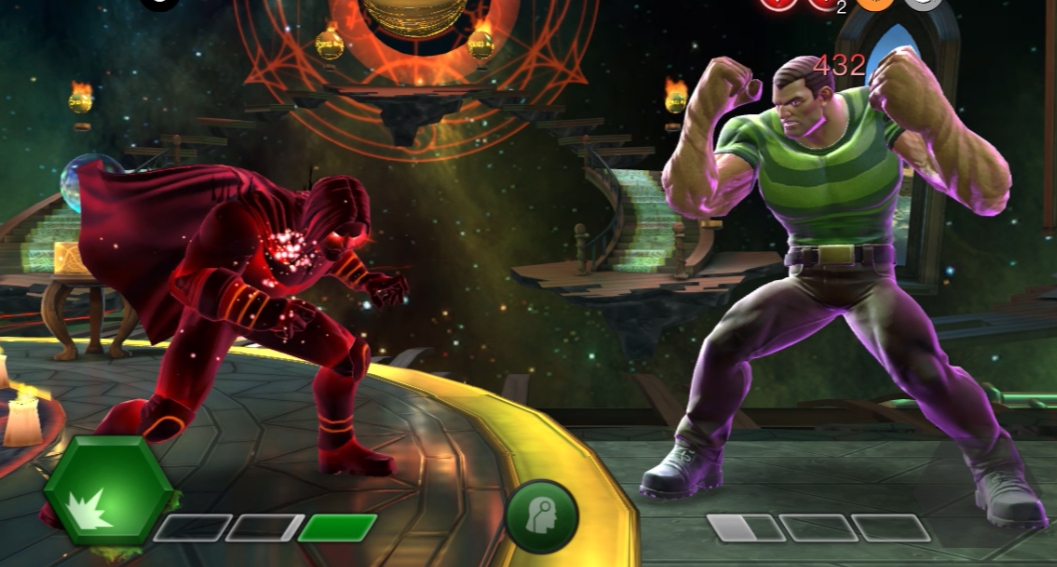Tap the round green head-silhouette ability button

(x=542, y=516)
